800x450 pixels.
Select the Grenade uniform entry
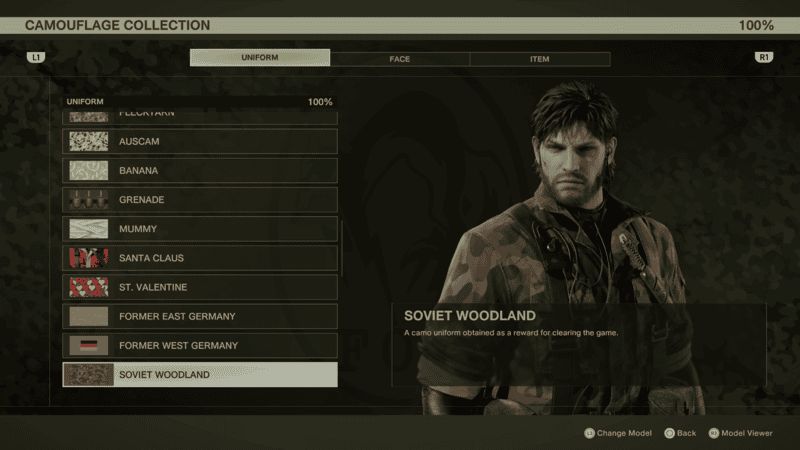(x=200, y=200)
